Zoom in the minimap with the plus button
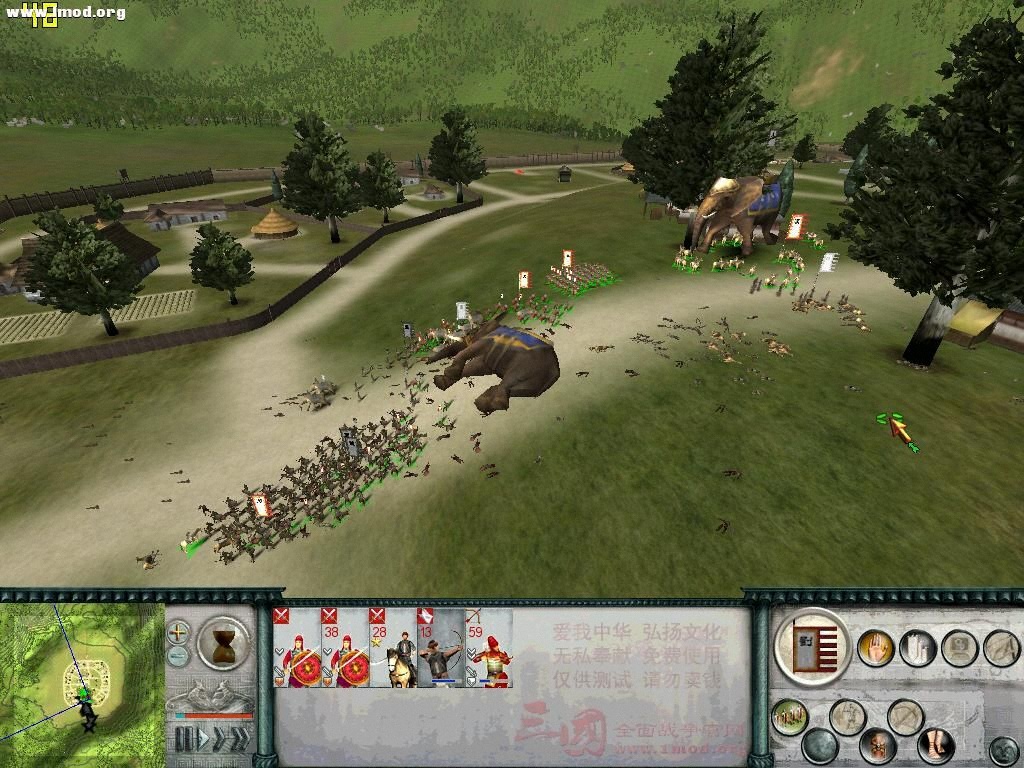The image size is (1024, 768). pos(179,632)
